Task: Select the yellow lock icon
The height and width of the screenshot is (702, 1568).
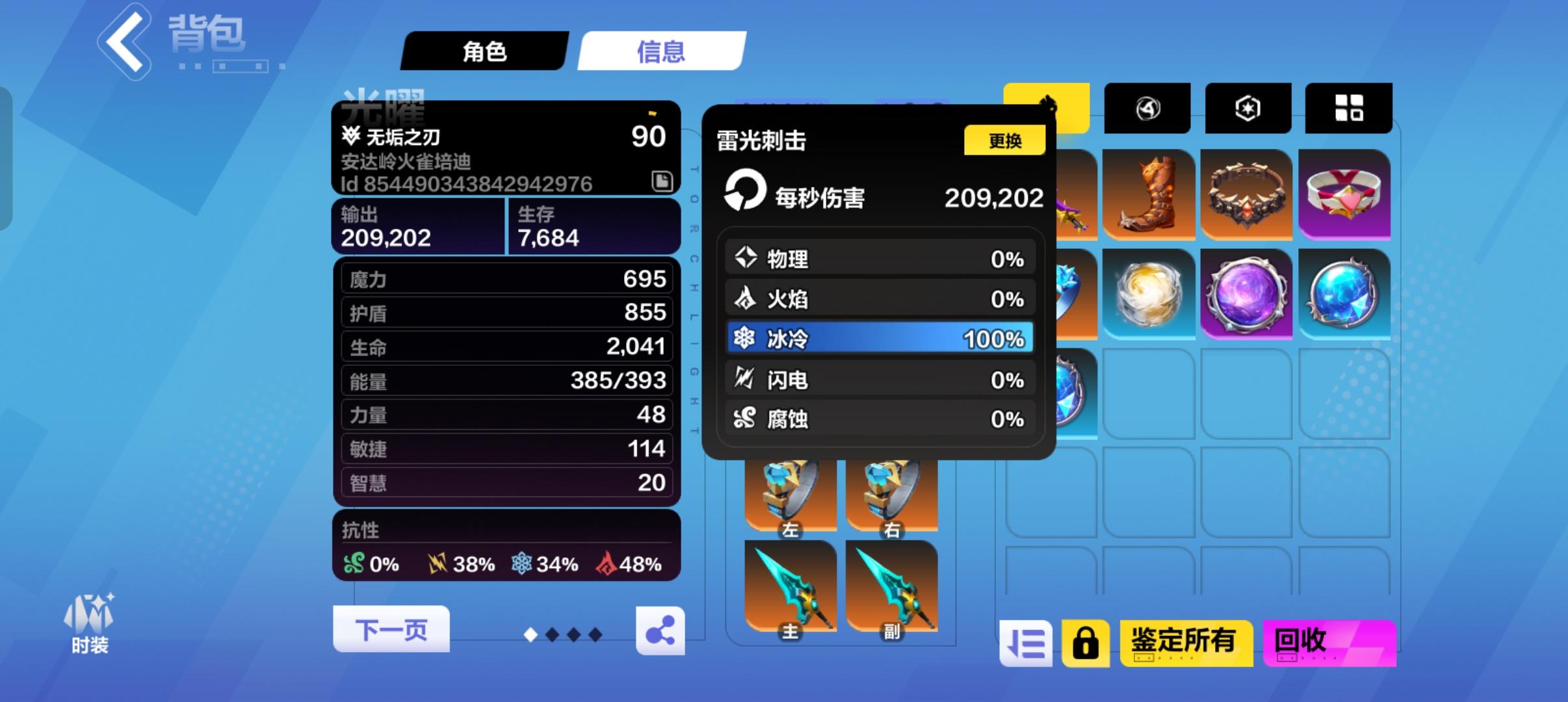Action: coord(1087,642)
